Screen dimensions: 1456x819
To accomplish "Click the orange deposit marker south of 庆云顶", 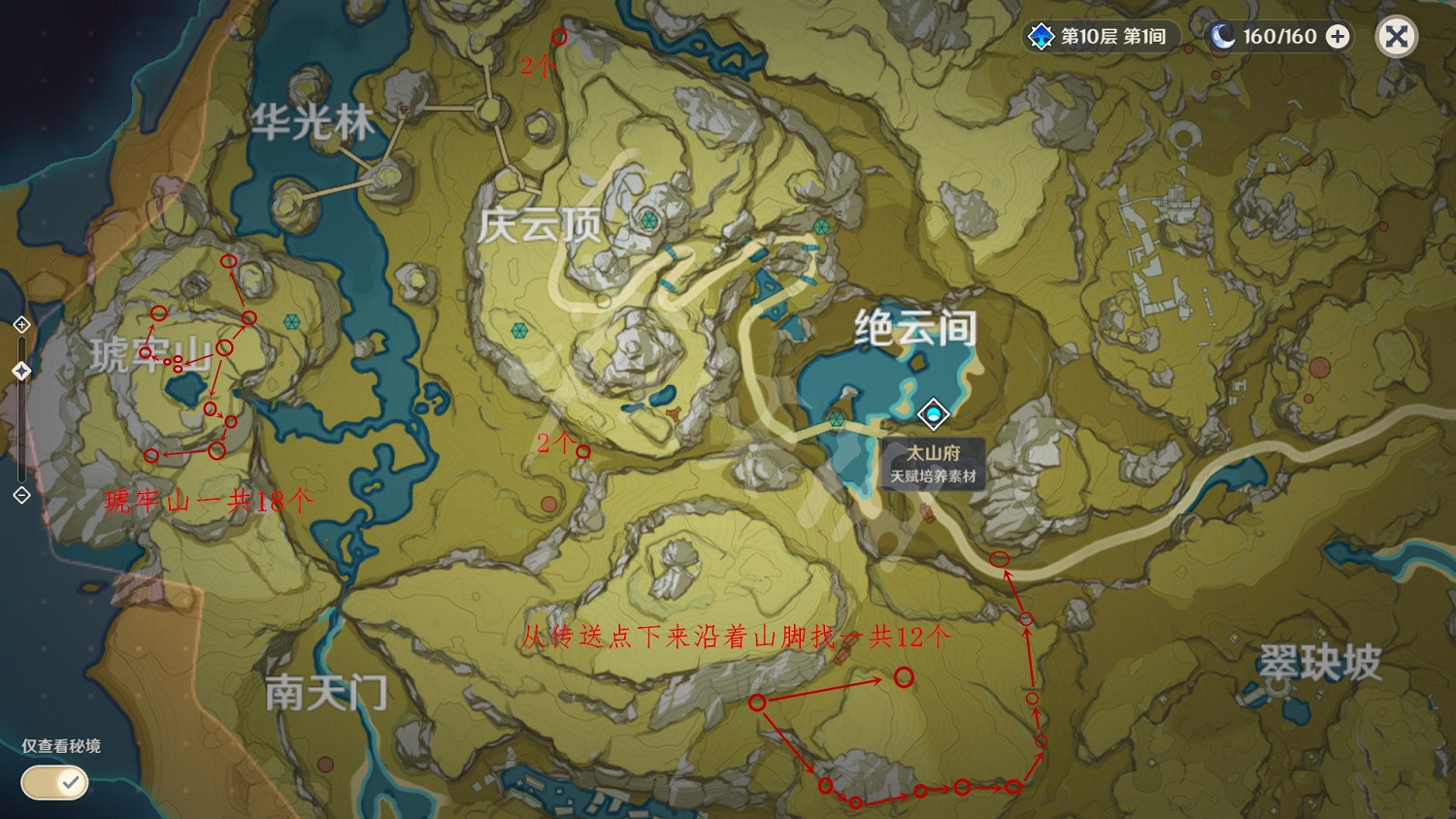I will pyautogui.click(x=549, y=504).
